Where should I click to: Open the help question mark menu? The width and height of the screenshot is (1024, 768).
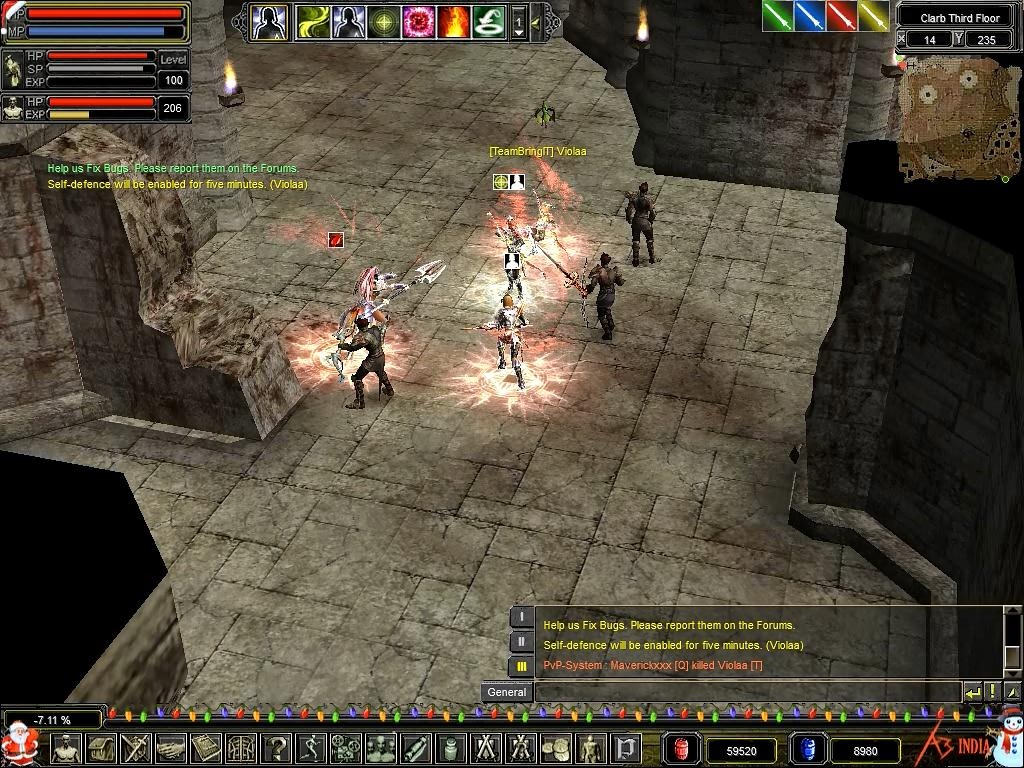point(277,747)
